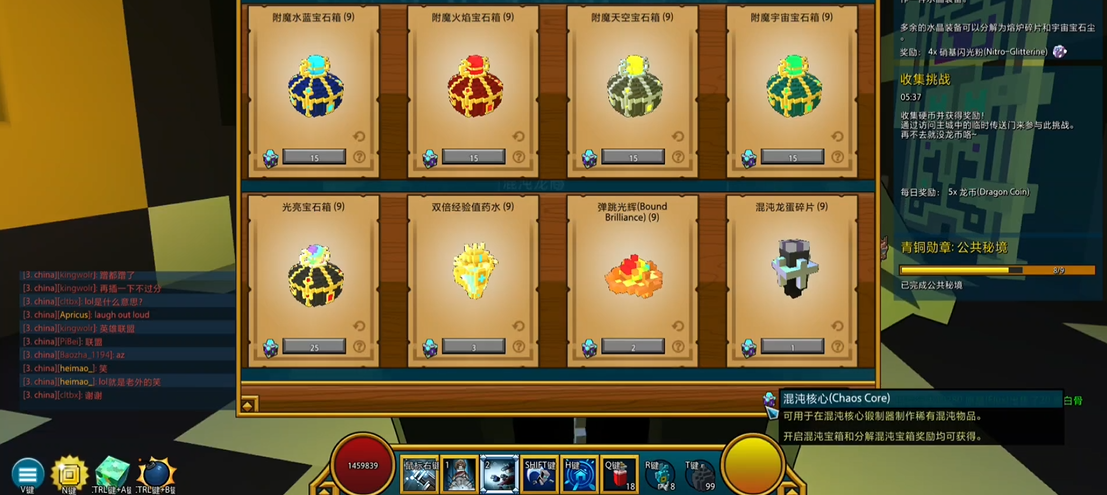This screenshot has height=495, width=1107.
Task: Activate the blue swirl ability in the hotbar
Action: pyautogui.click(x=579, y=475)
